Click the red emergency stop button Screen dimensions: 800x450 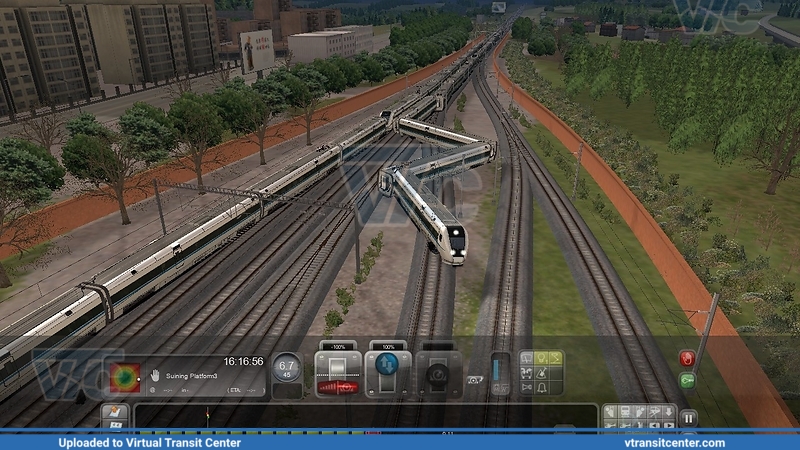tap(687, 358)
